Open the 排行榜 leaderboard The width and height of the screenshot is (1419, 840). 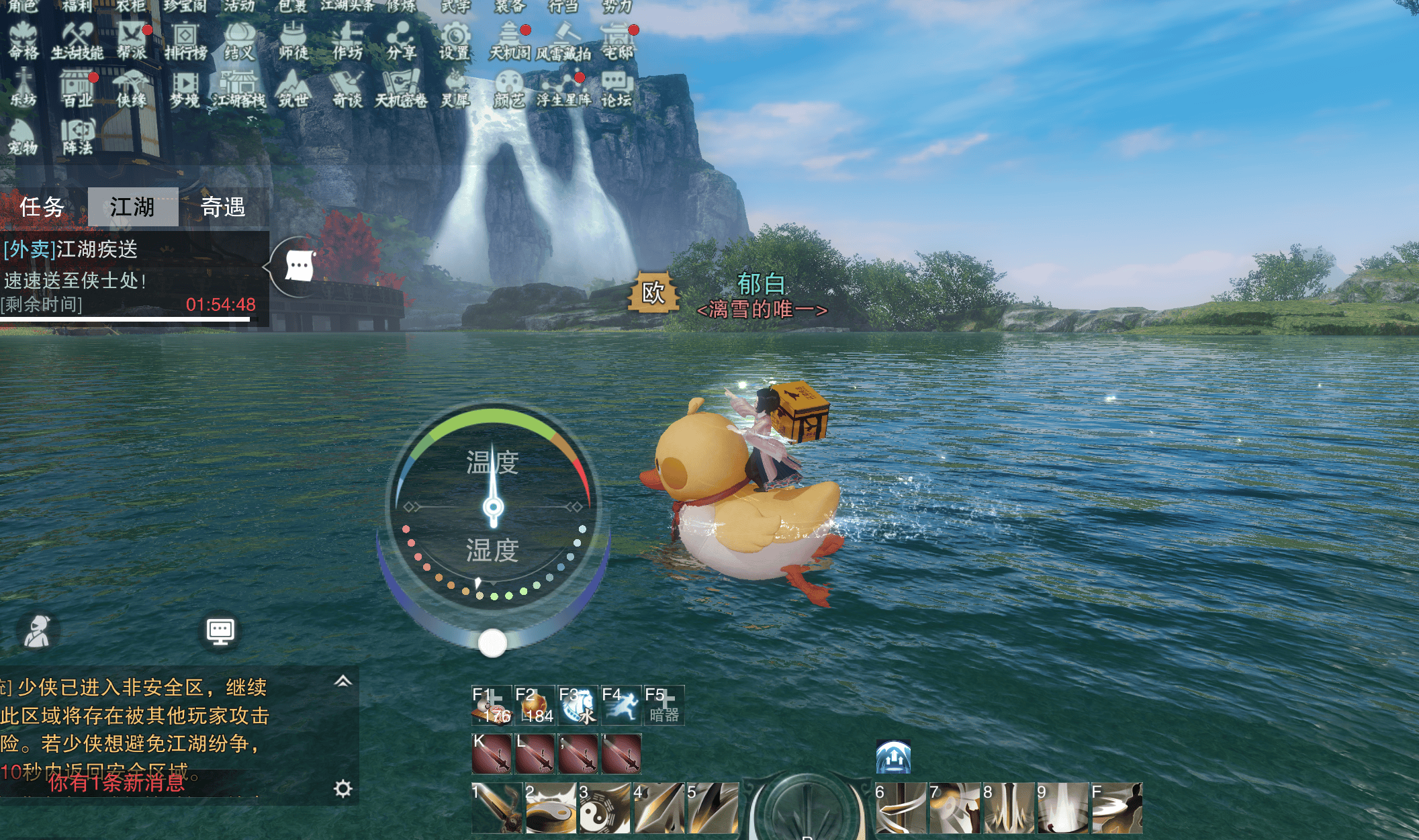click(x=185, y=40)
